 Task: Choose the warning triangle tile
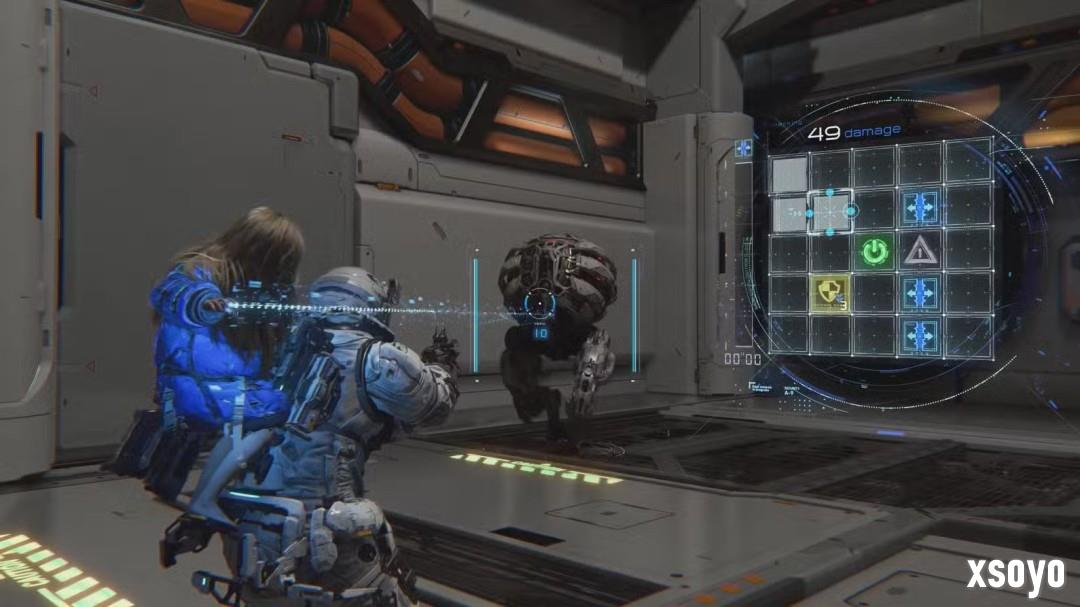[x=919, y=251]
